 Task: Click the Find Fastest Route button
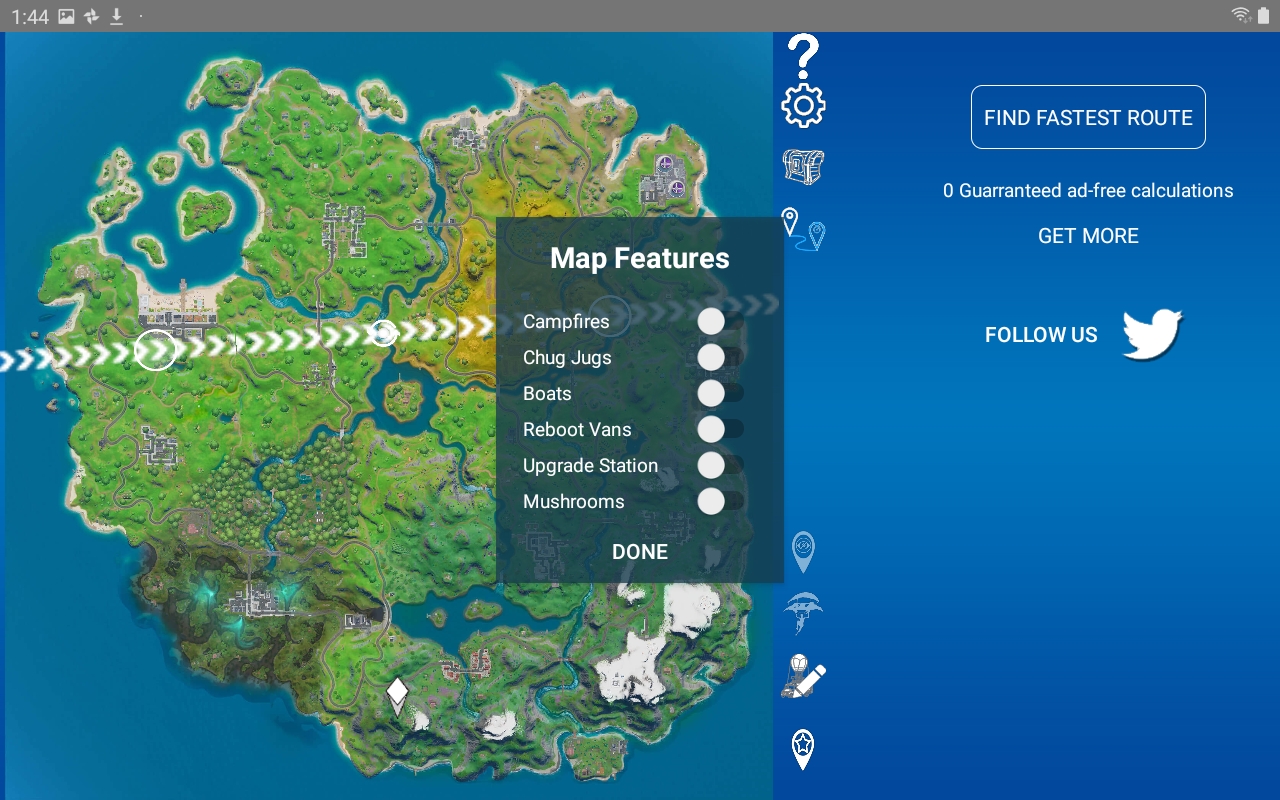(1088, 117)
